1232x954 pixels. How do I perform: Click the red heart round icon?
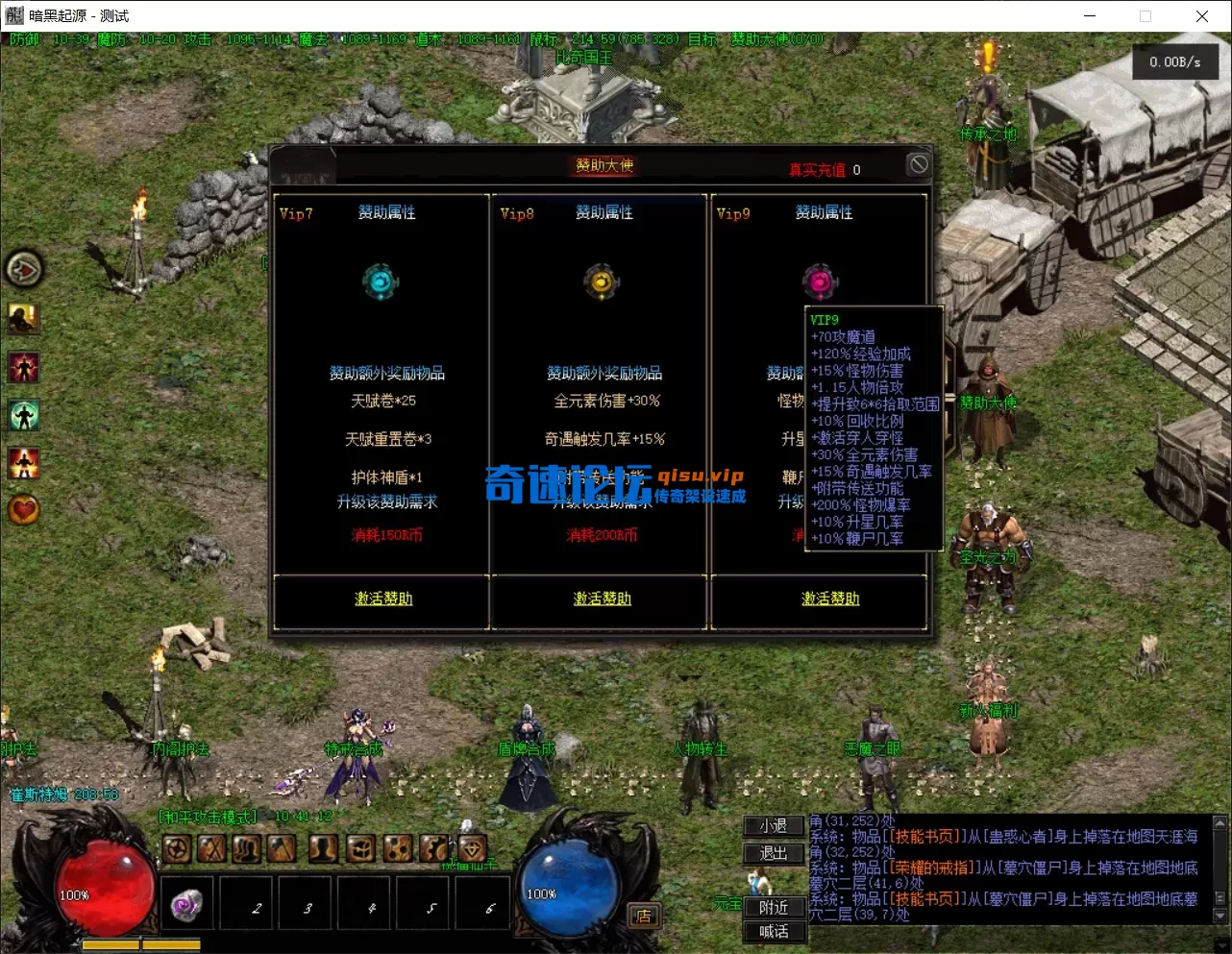(x=24, y=508)
